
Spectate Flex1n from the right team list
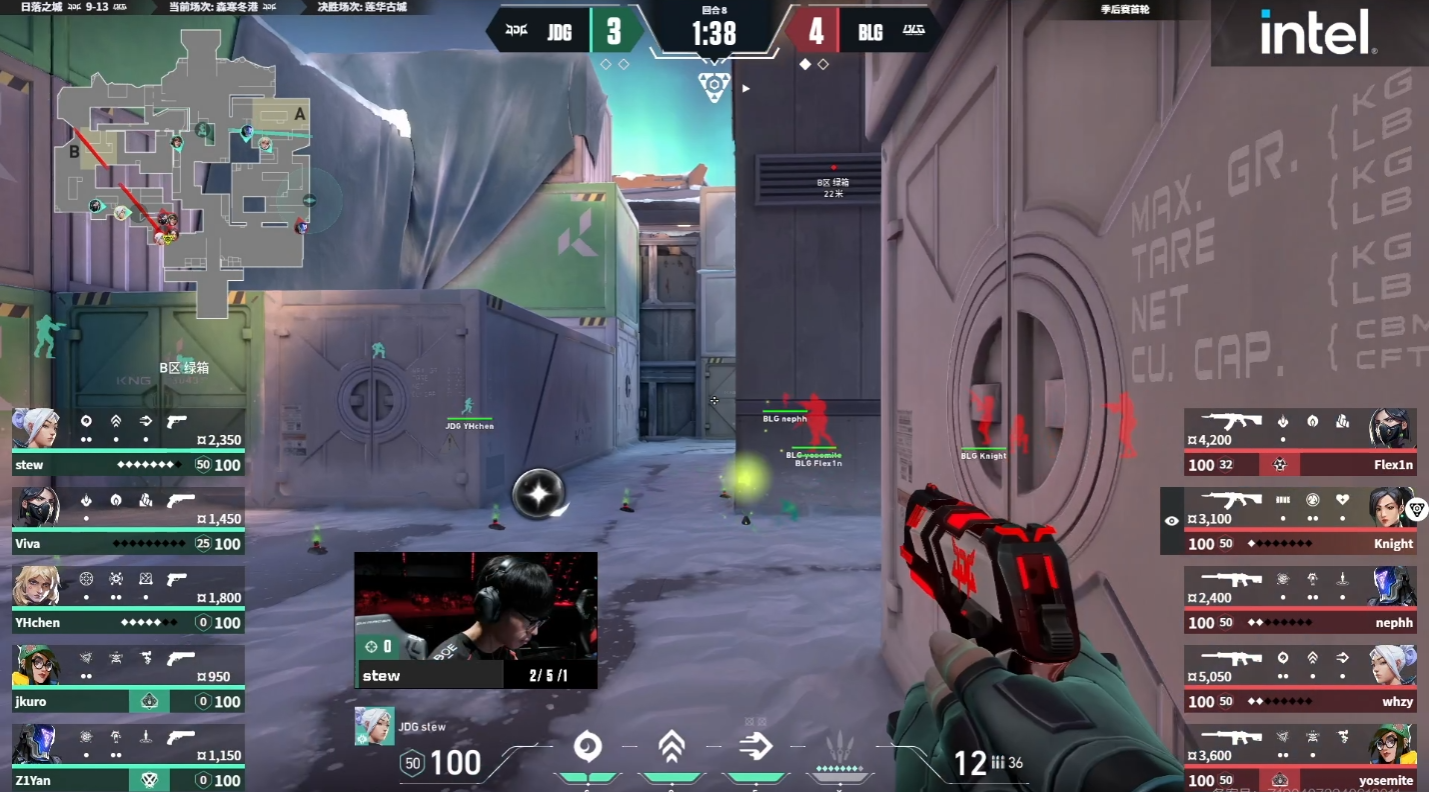[x=1300, y=441]
